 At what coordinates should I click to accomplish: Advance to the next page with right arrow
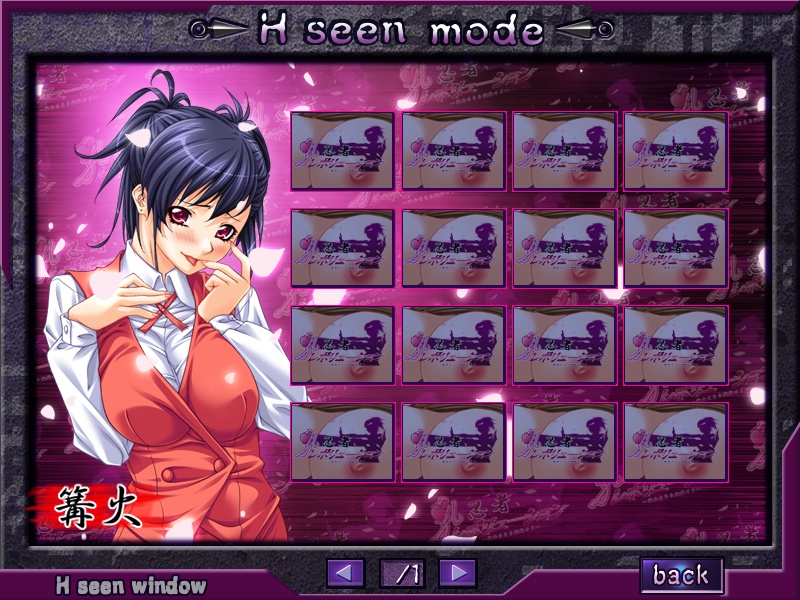(x=457, y=573)
